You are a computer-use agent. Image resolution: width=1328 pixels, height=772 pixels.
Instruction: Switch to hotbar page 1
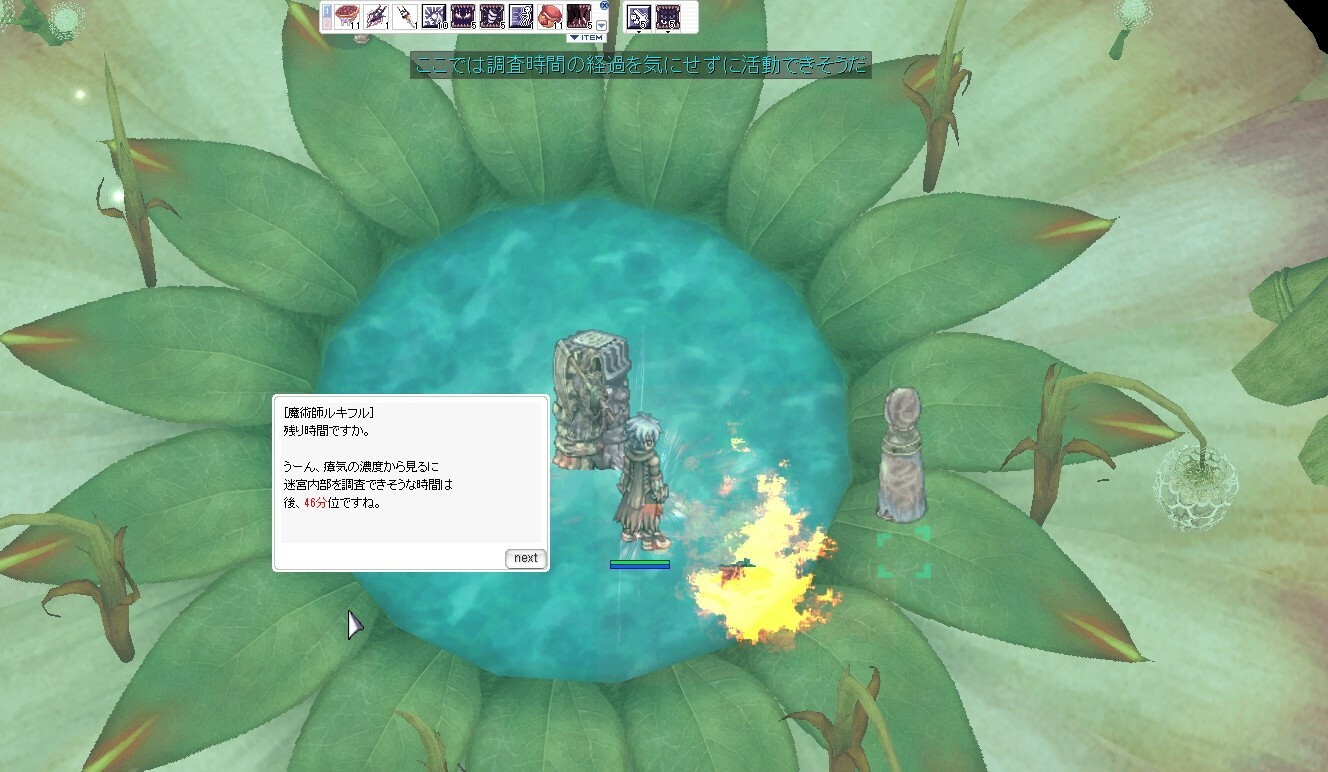coord(327,8)
